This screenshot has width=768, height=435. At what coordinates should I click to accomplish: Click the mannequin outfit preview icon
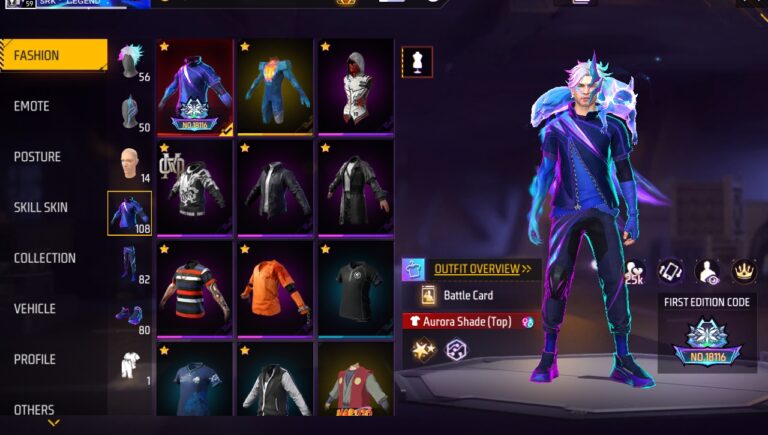coord(417,61)
